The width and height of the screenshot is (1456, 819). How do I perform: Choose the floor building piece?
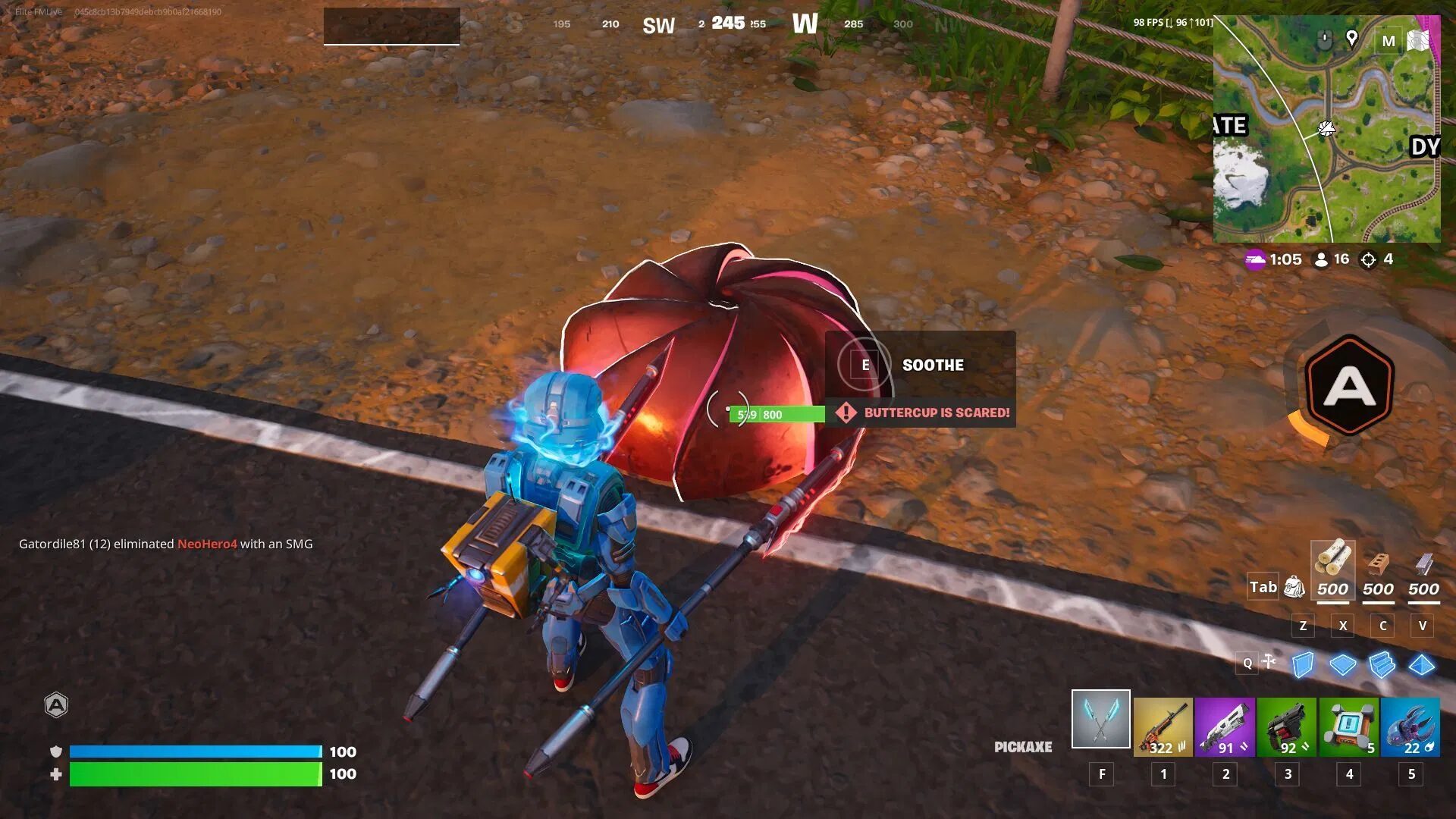pos(1342,664)
